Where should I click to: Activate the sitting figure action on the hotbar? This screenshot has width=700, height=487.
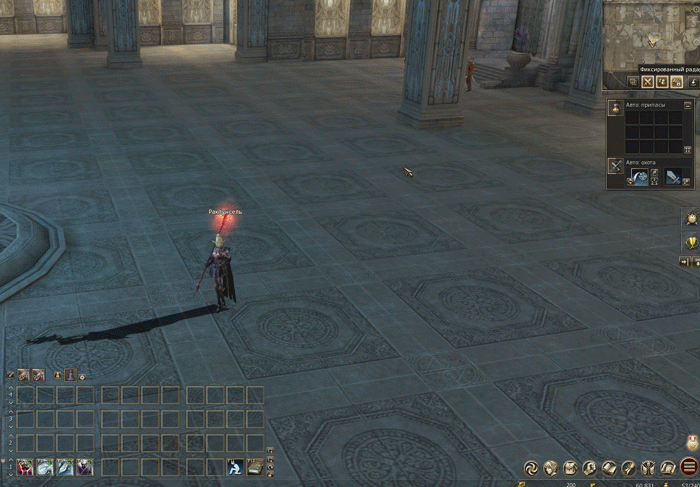pos(234,466)
